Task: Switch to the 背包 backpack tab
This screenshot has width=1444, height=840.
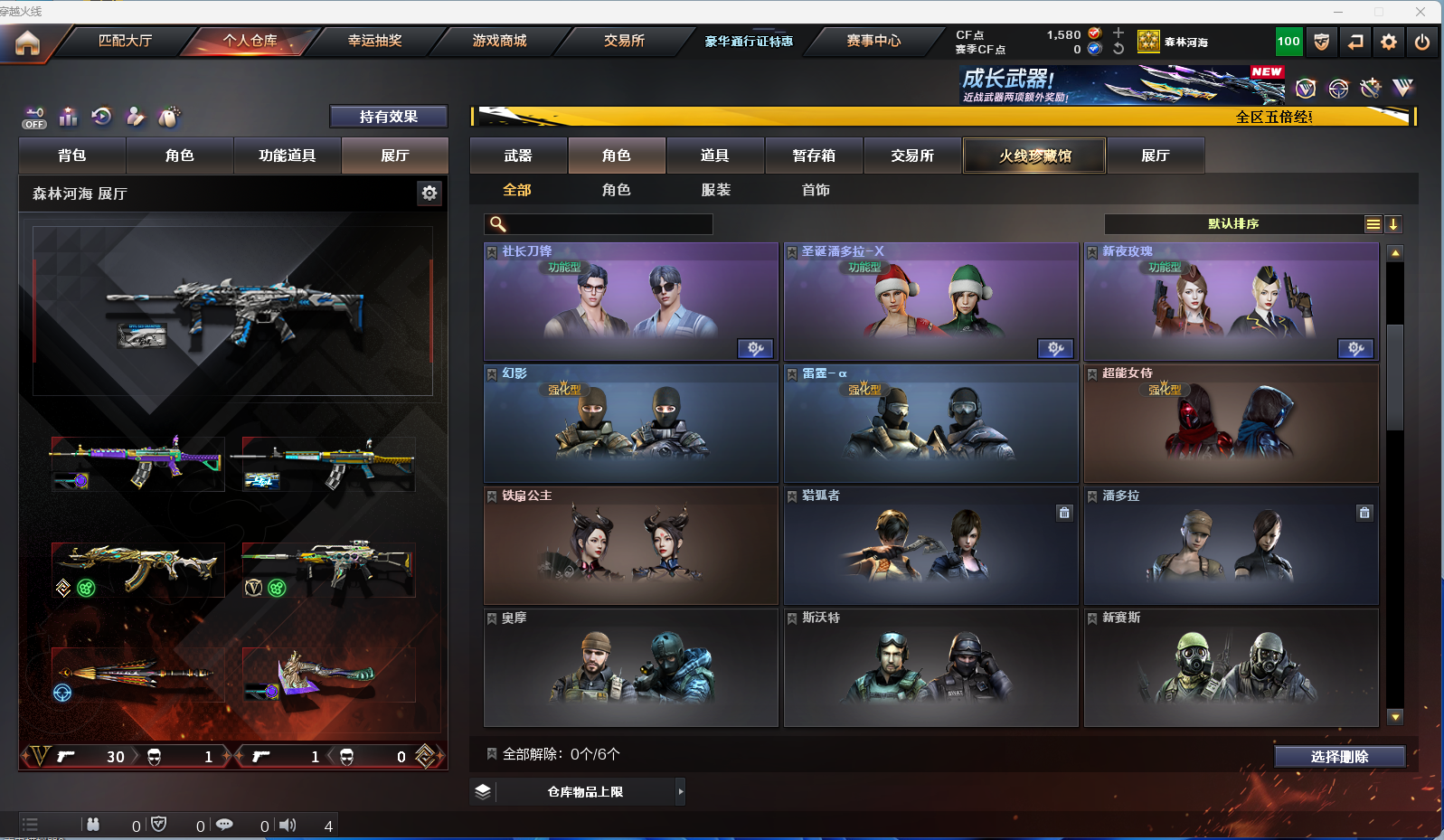Action: (x=72, y=156)
